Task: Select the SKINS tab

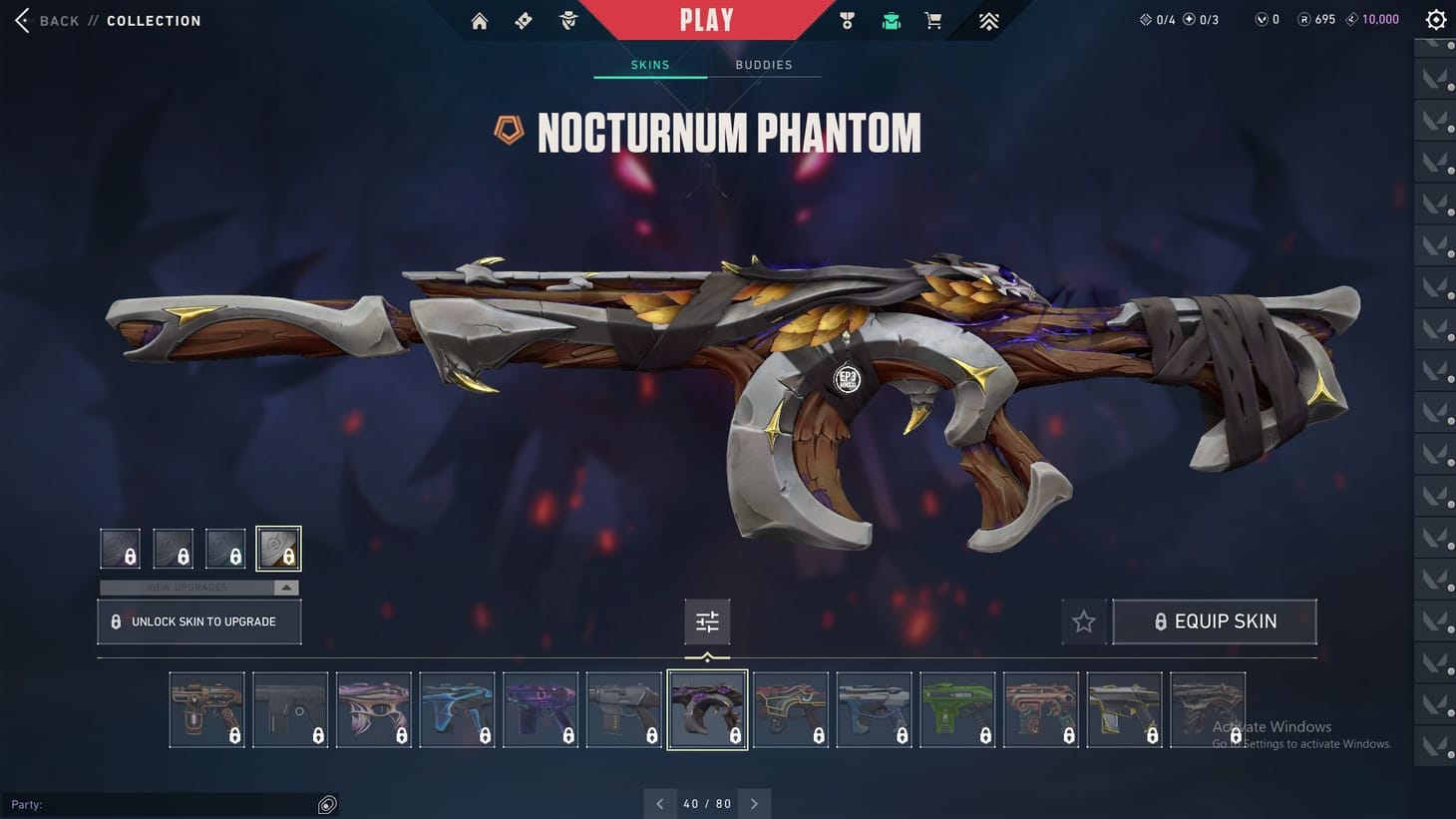Action: [649, 64]
